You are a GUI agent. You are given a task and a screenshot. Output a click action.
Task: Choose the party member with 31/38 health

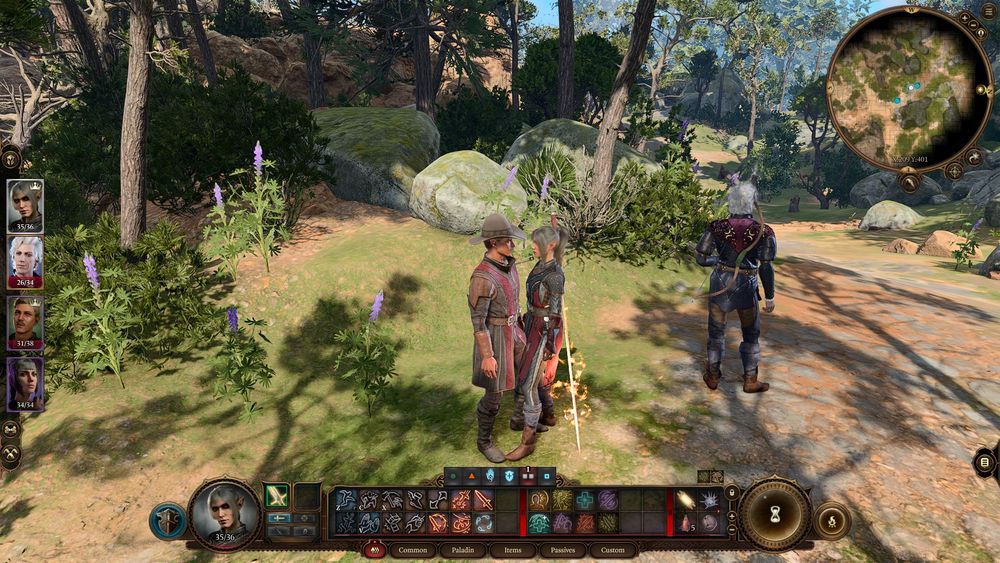[25, 320]
